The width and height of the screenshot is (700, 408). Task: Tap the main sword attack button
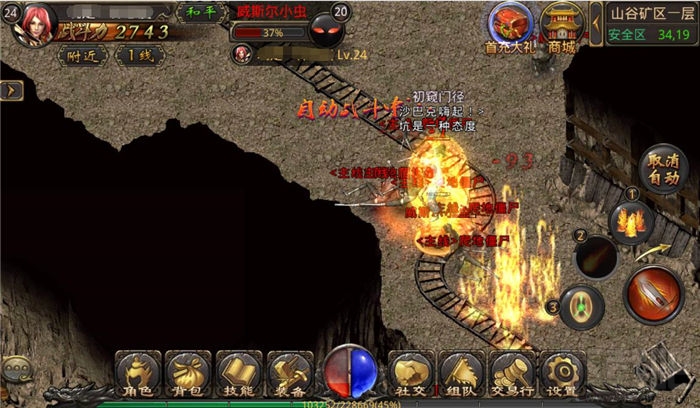tap(653, 294)
